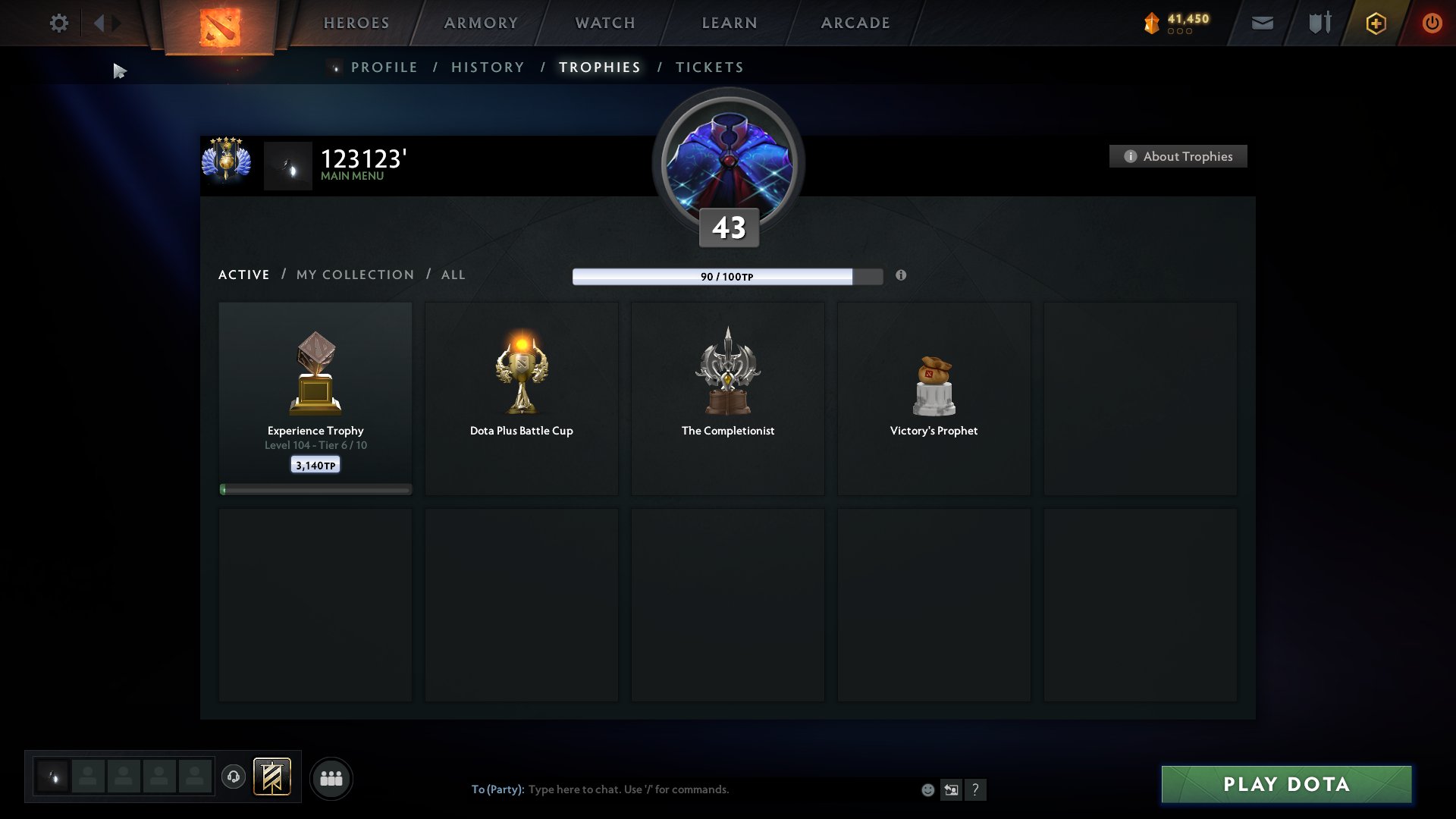
Task: Open the settings gear icon
Action: (x=58, y=23)
